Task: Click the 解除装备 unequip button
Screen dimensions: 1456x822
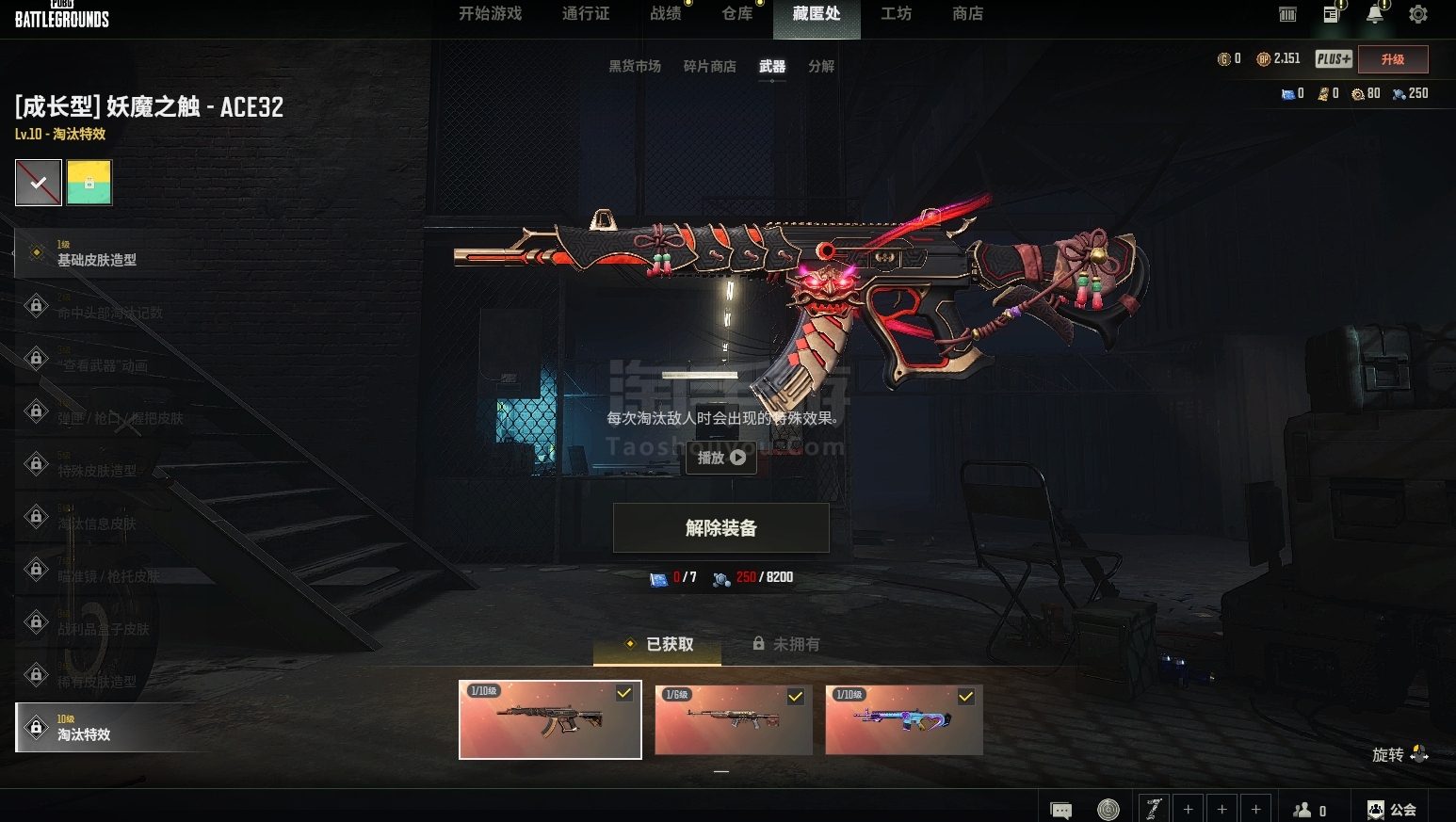Action: (x=721, y=528)
